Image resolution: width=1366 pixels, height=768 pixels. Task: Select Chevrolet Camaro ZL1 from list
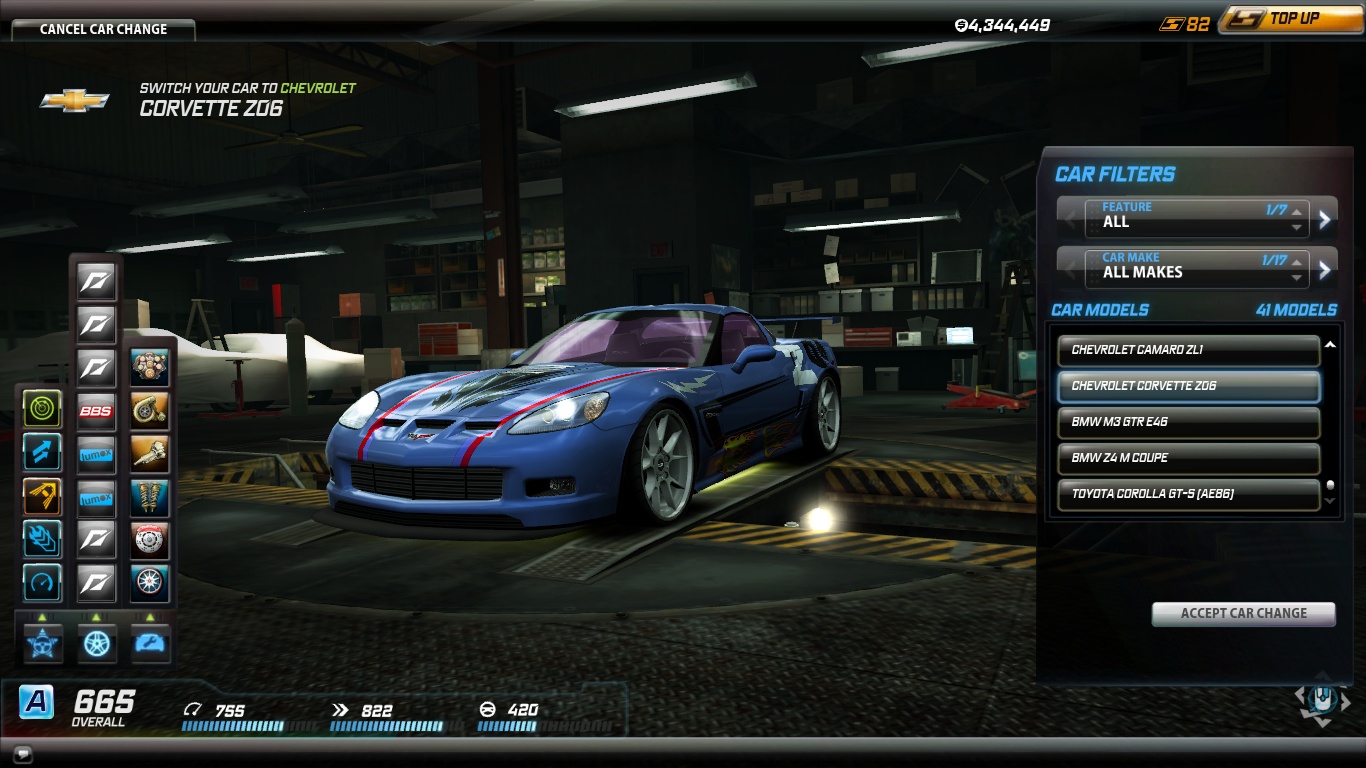pos(1188,350)
